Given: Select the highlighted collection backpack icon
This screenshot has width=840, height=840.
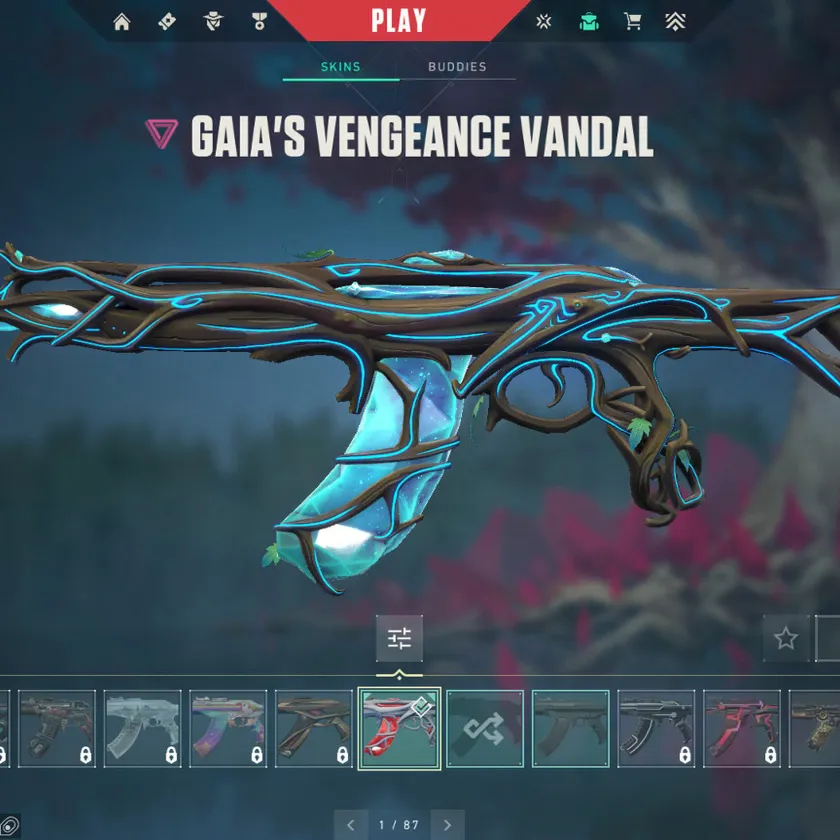Looking at the screenshot, I should point(589,22).
